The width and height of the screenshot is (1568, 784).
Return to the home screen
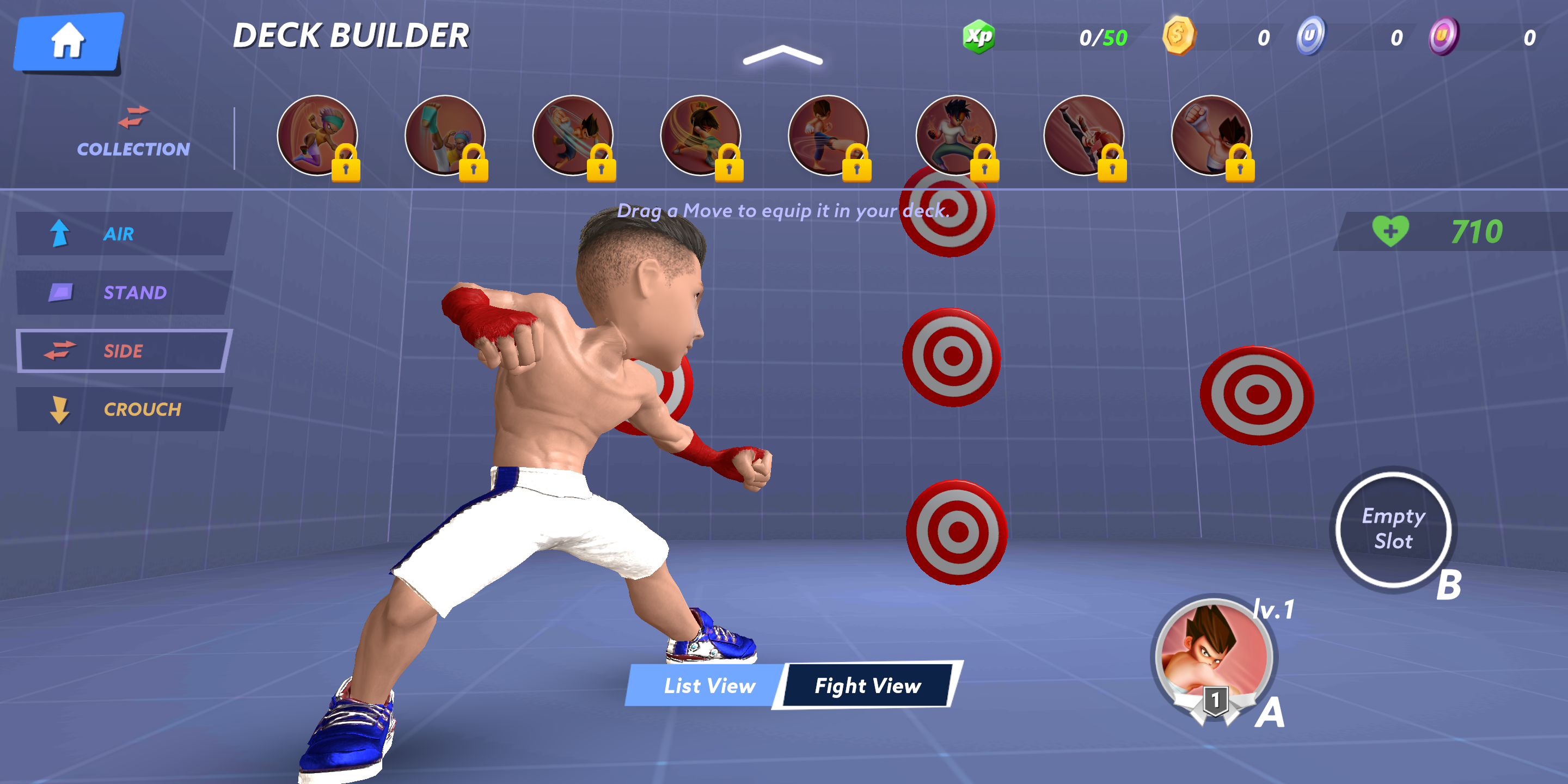pos(68,41)
